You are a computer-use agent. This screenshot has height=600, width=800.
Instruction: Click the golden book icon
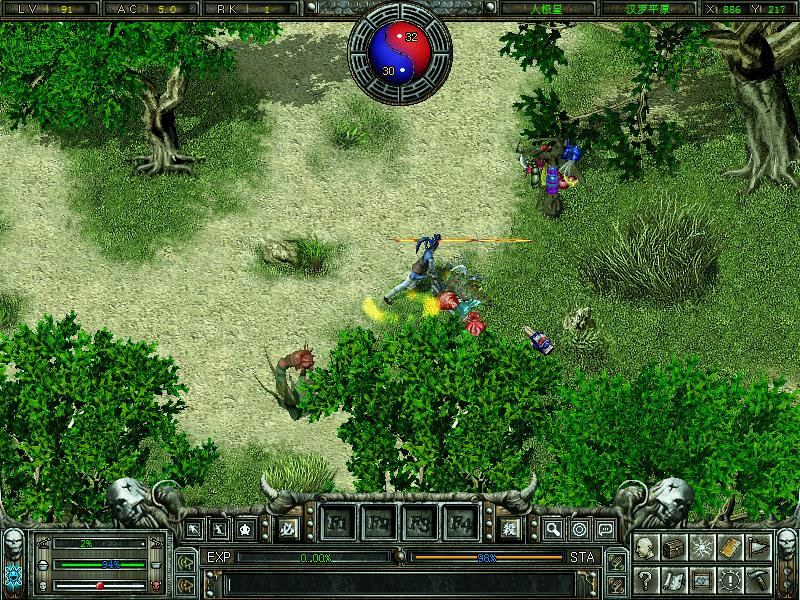pyautogui.click(x=731, y=549)
